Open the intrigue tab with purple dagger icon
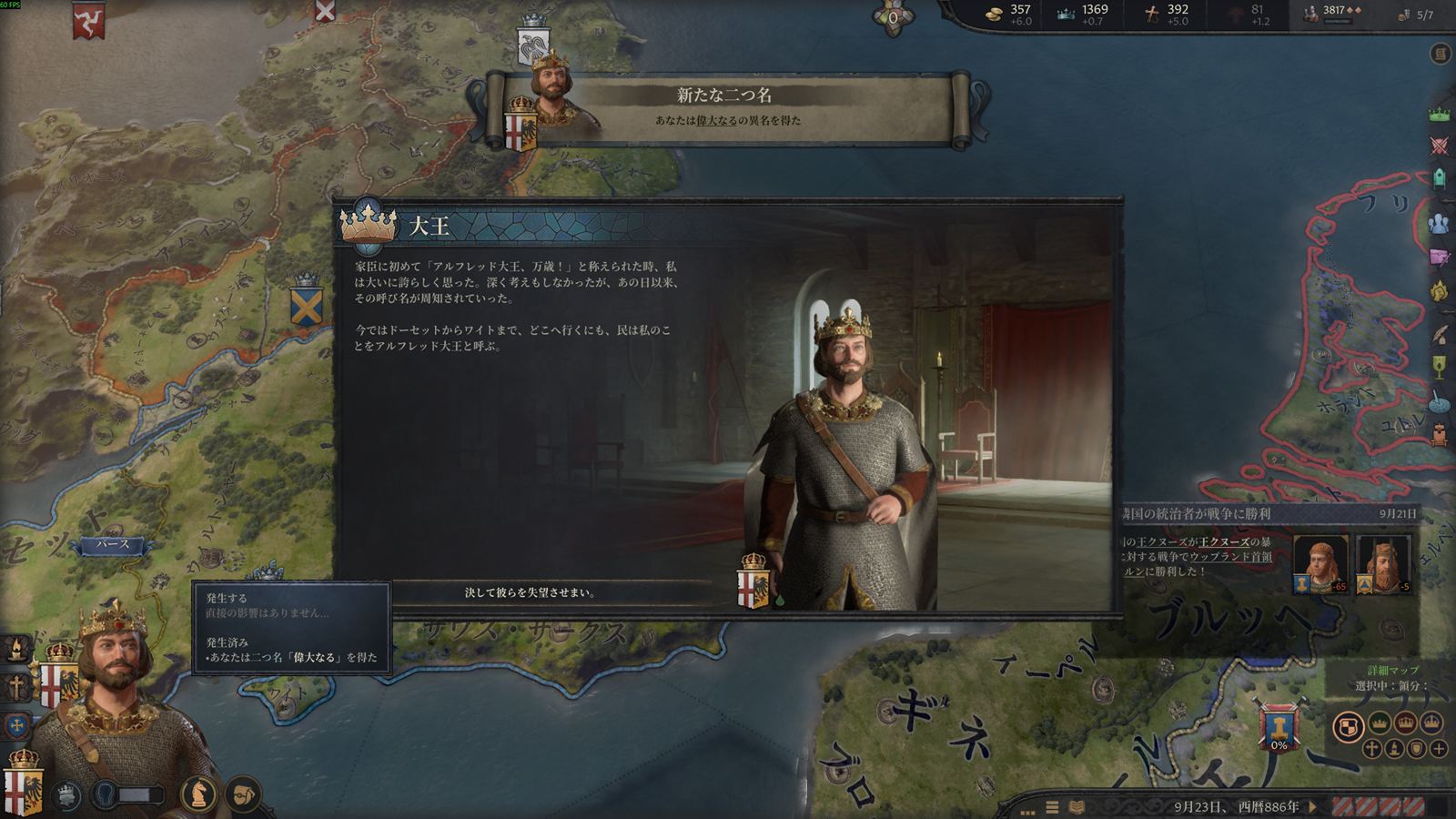 pyautogui.click(x=1440, y=258)
